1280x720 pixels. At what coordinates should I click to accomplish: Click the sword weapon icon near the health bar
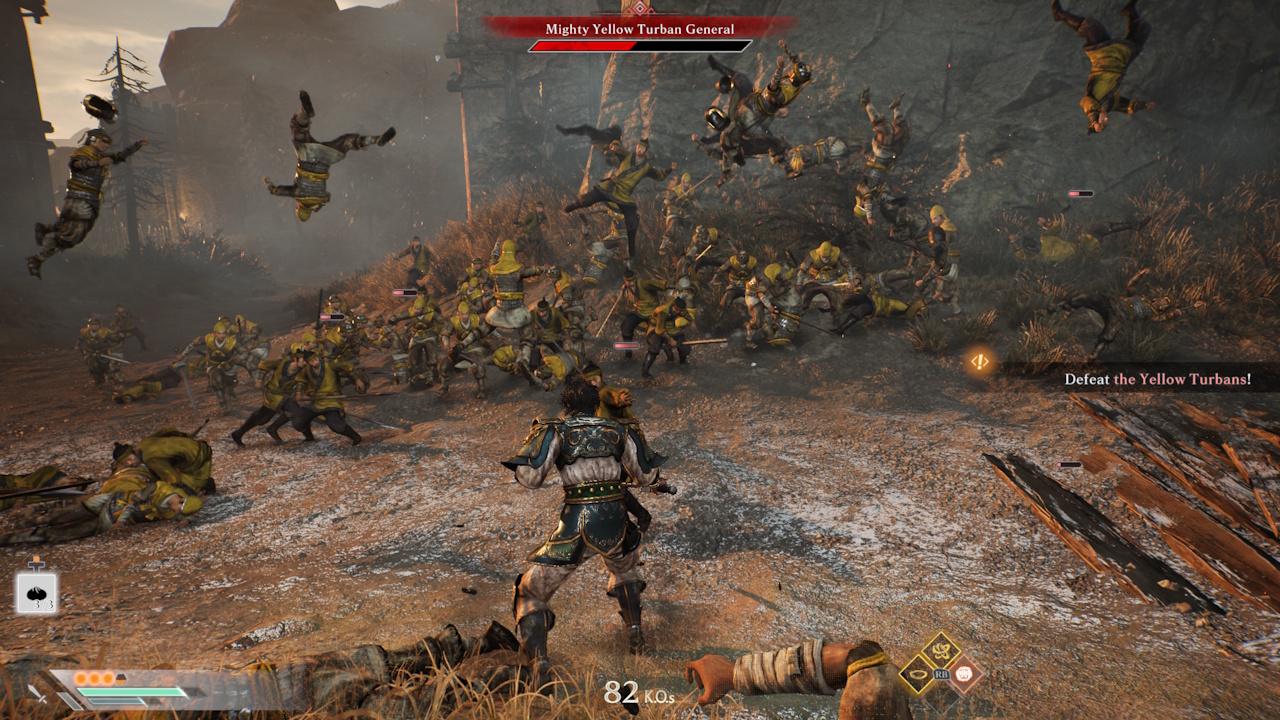(x=38, y=694)
